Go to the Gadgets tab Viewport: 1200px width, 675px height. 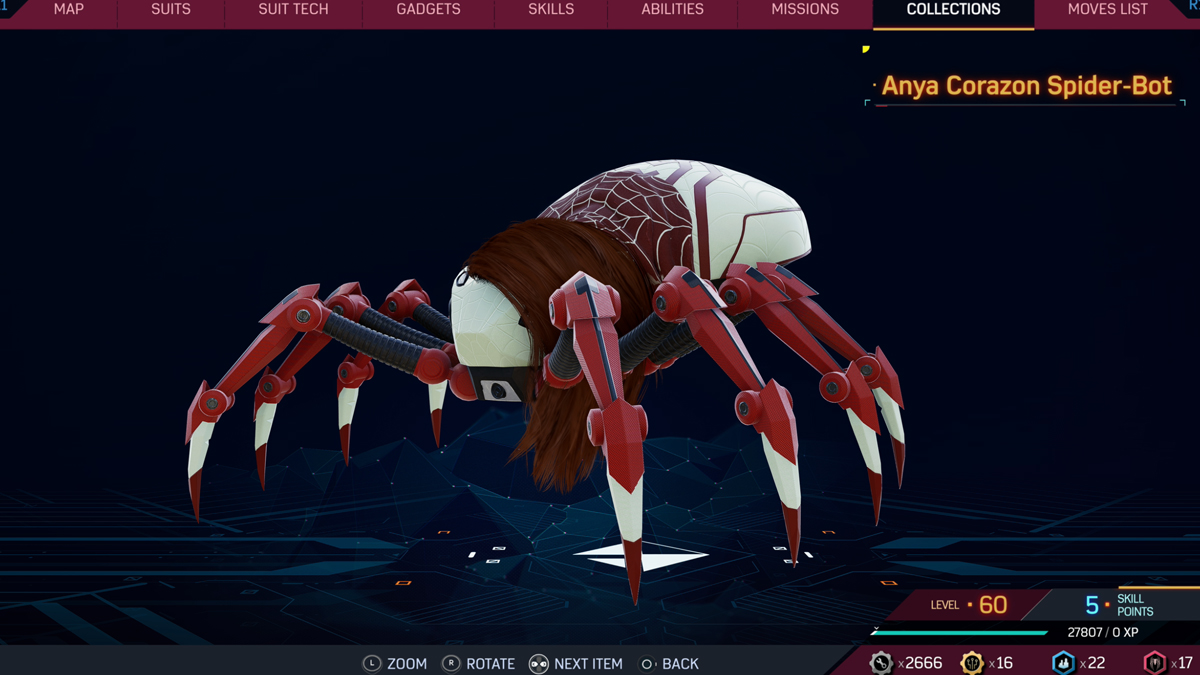[428, 10]
